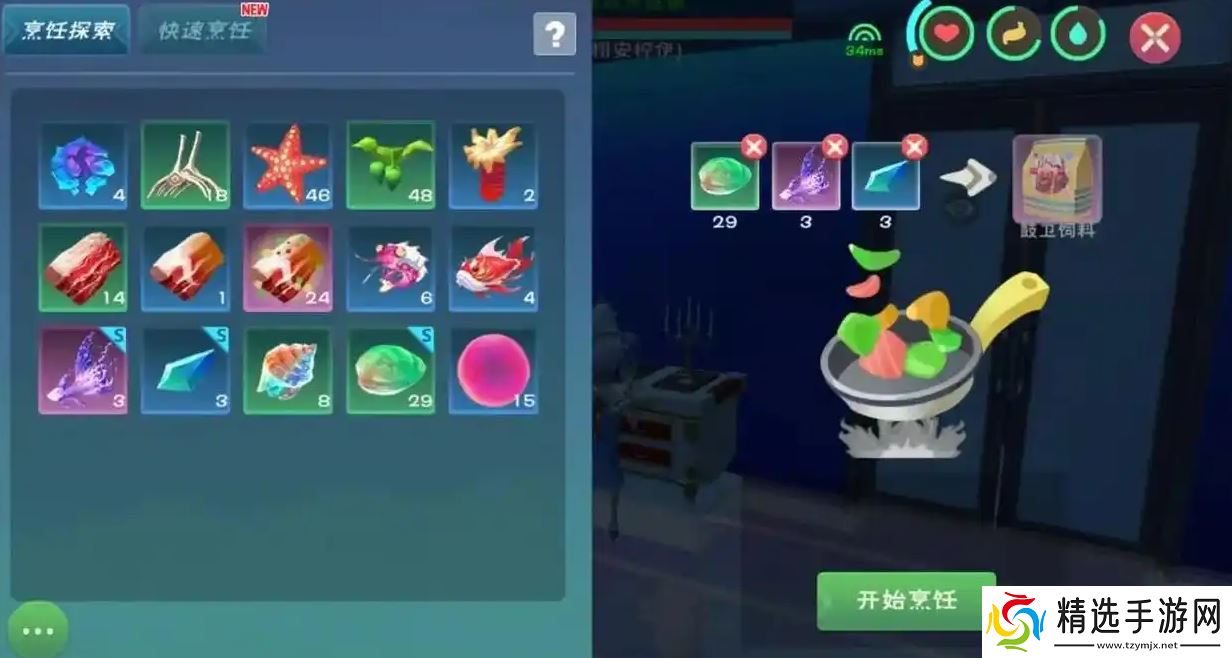This screenshot has height=658, width=1232.
Task: Switch to the 烹饪探索 tab
Action: (x=67, y=31)
